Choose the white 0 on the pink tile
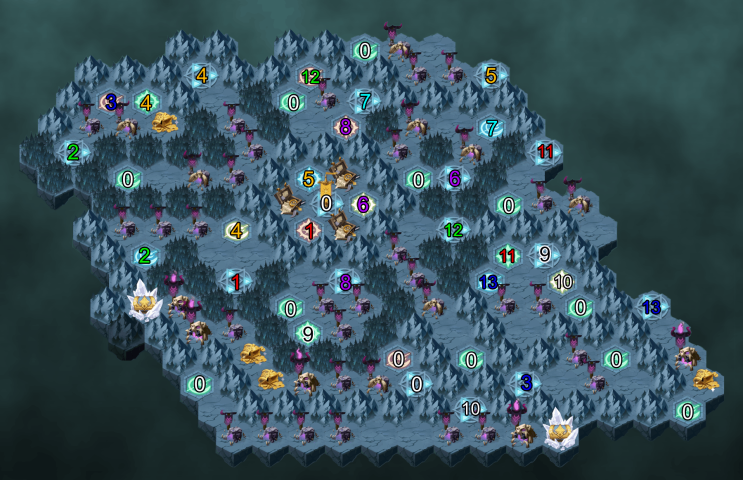 [x=399, y=358]
